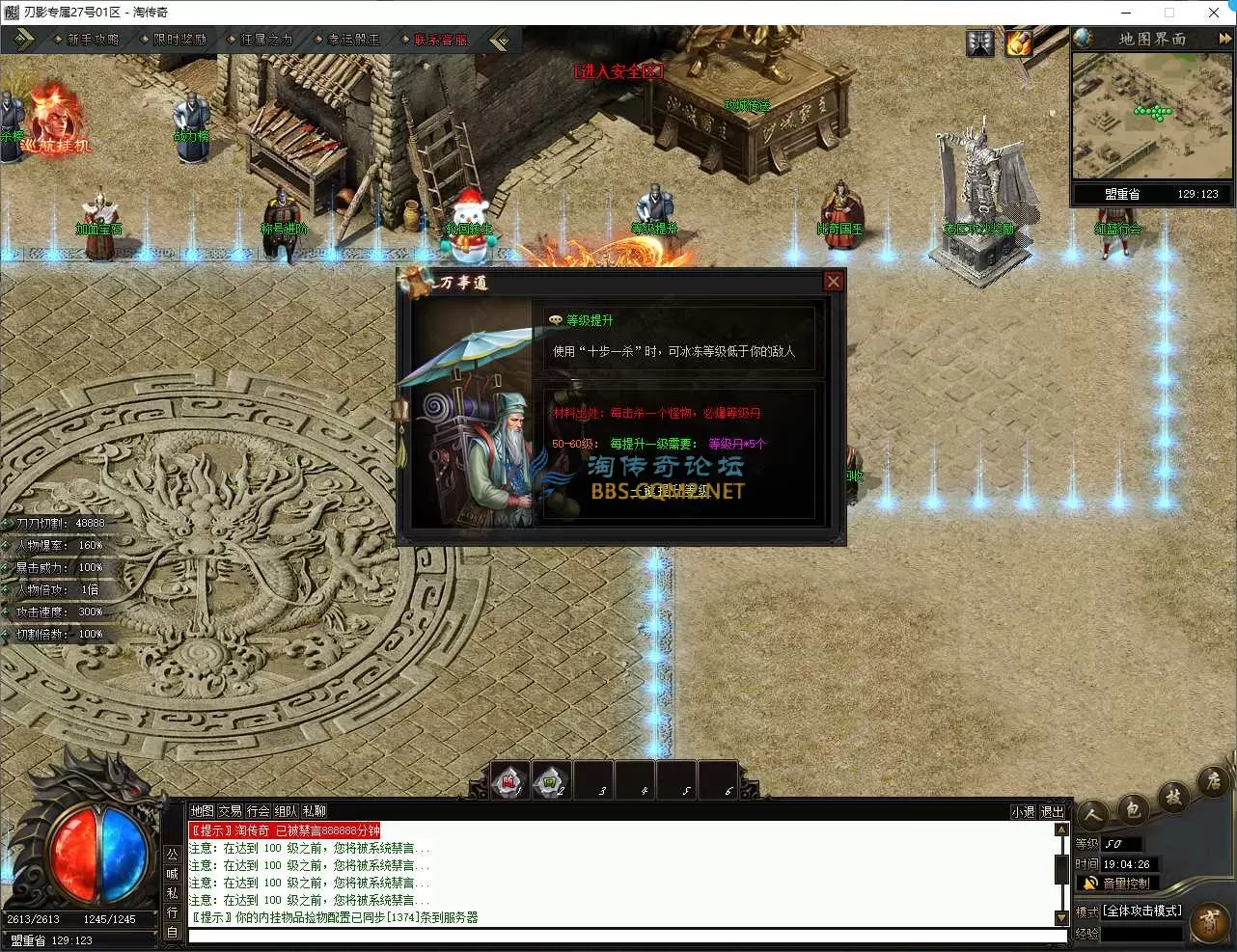
Task: Open the 限时奖励 menu
Action: click(x=179, y=40)
